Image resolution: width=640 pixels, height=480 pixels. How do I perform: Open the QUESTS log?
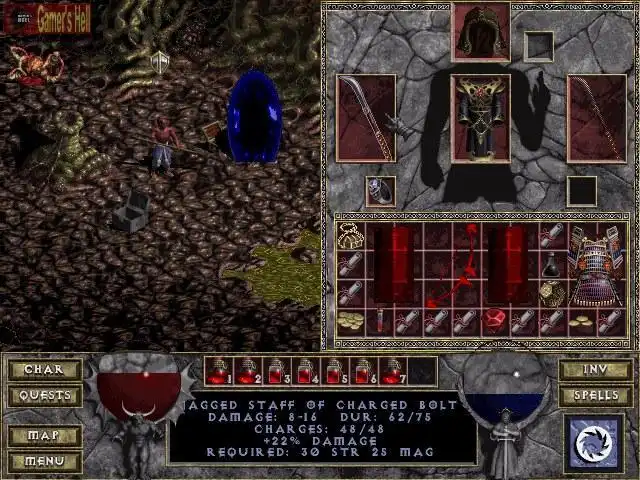point(44,395)
